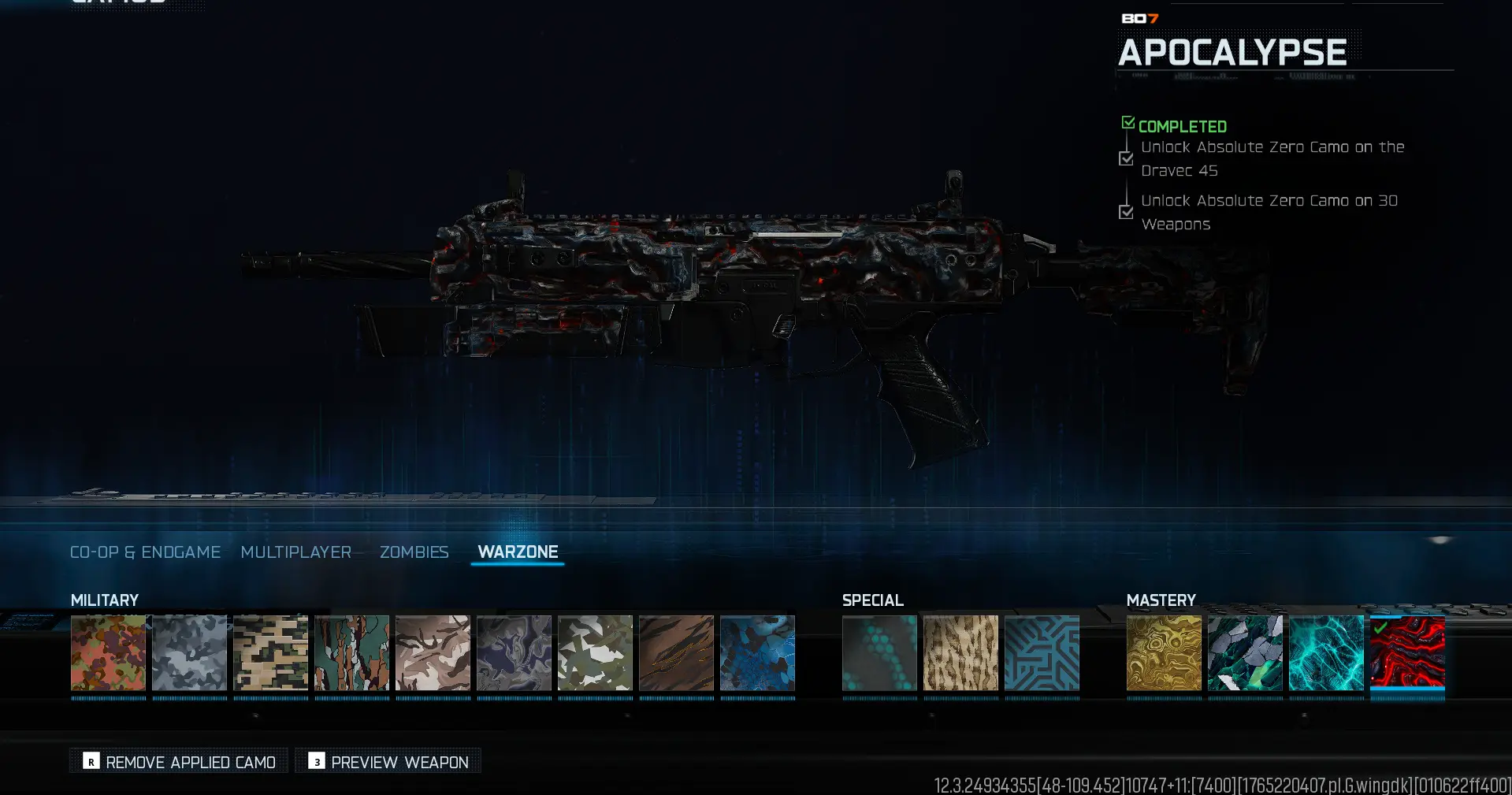
Task: Select the tiger-stripe Special camo
Action: 960,654
